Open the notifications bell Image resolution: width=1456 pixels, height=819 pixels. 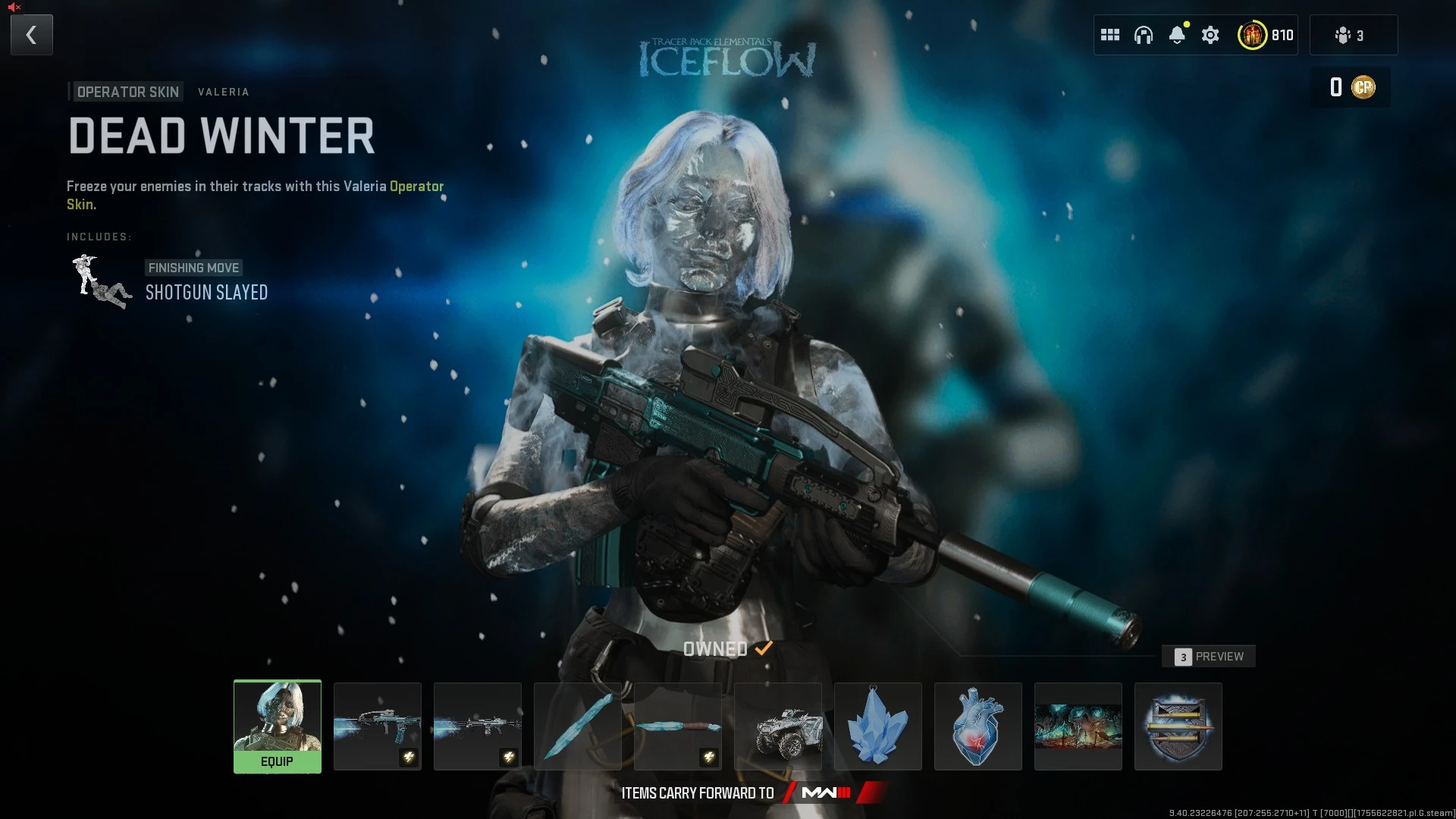(1178, 34)
